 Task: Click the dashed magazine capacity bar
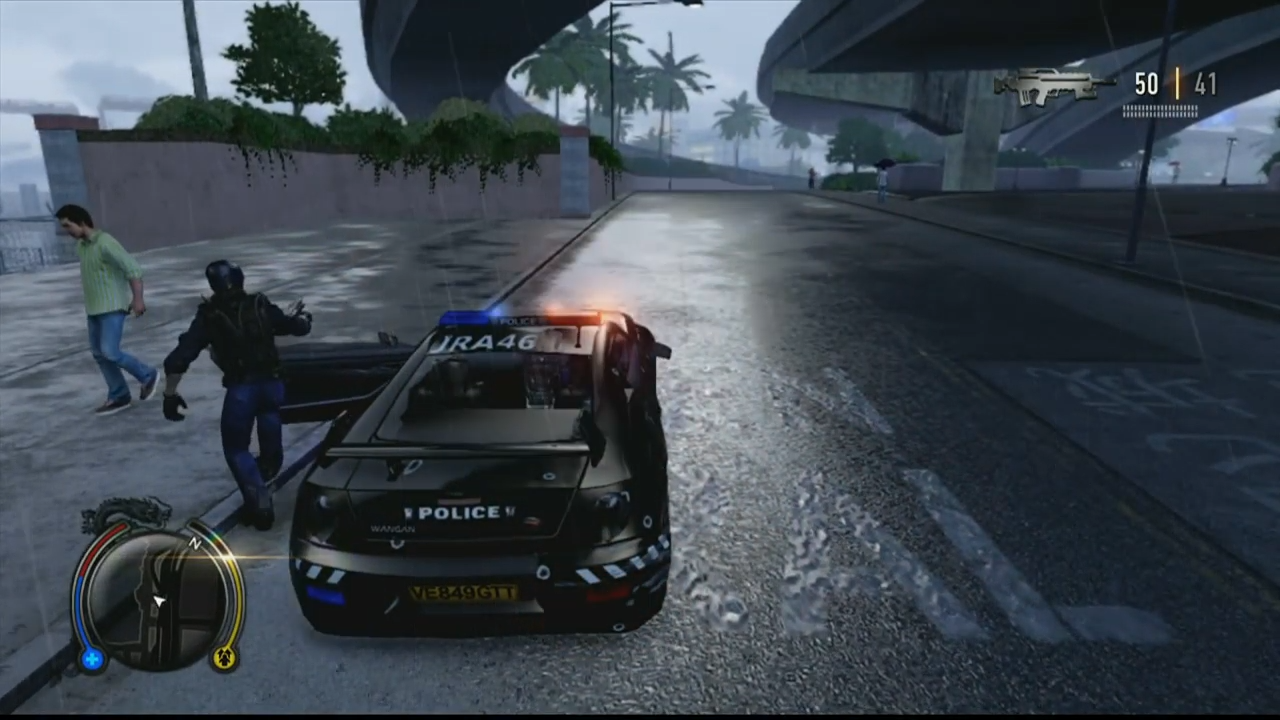pos(1160,112)
